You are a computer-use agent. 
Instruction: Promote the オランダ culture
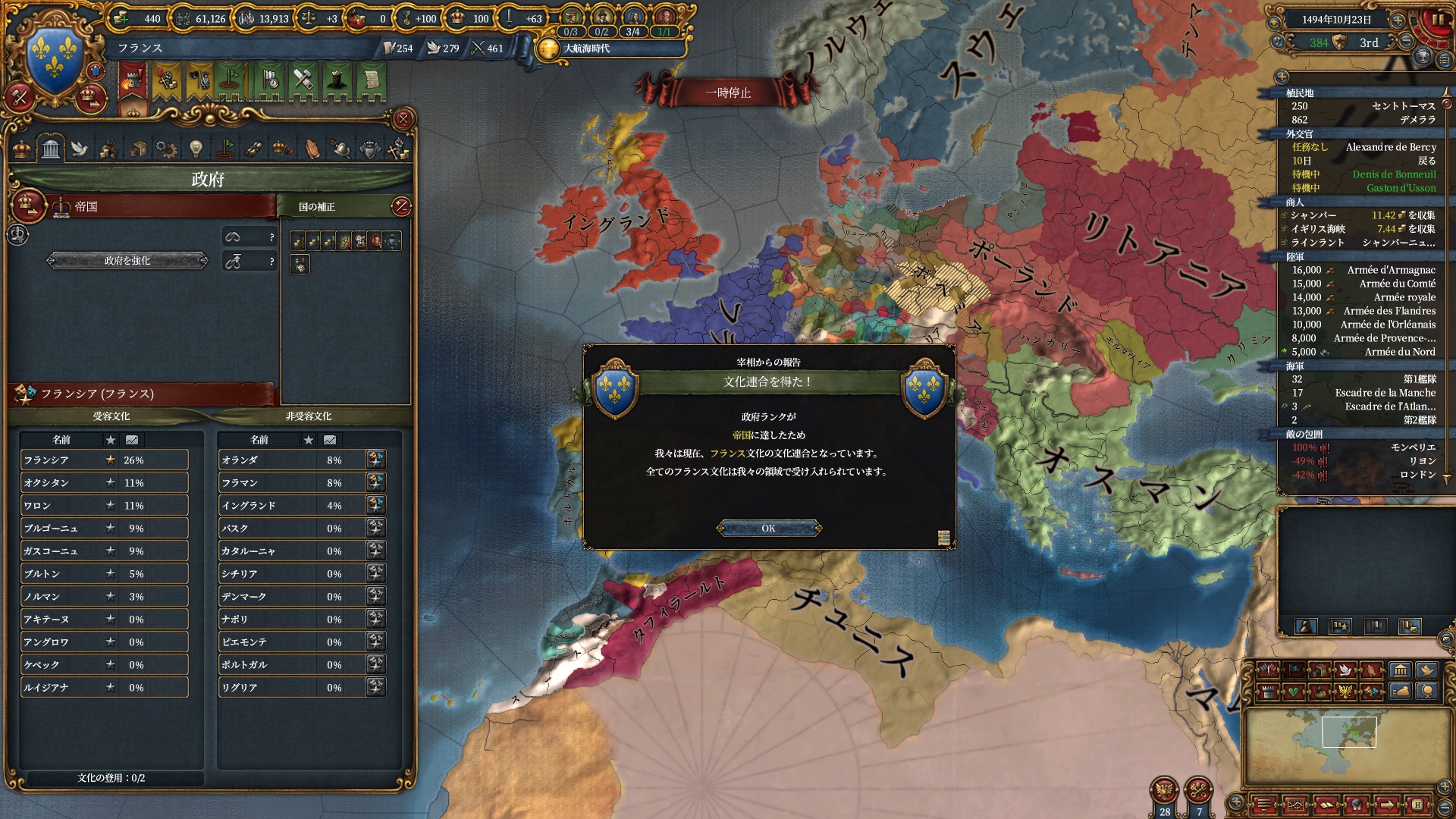coord(375,460)
